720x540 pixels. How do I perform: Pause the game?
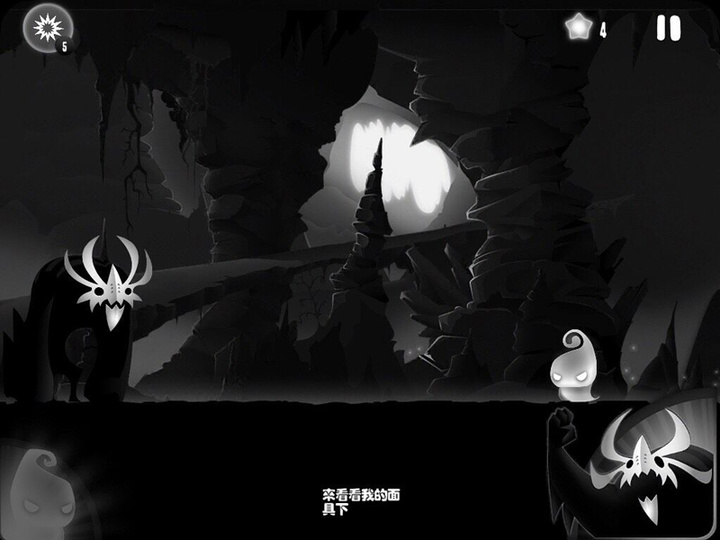click(x=668, y=29)
